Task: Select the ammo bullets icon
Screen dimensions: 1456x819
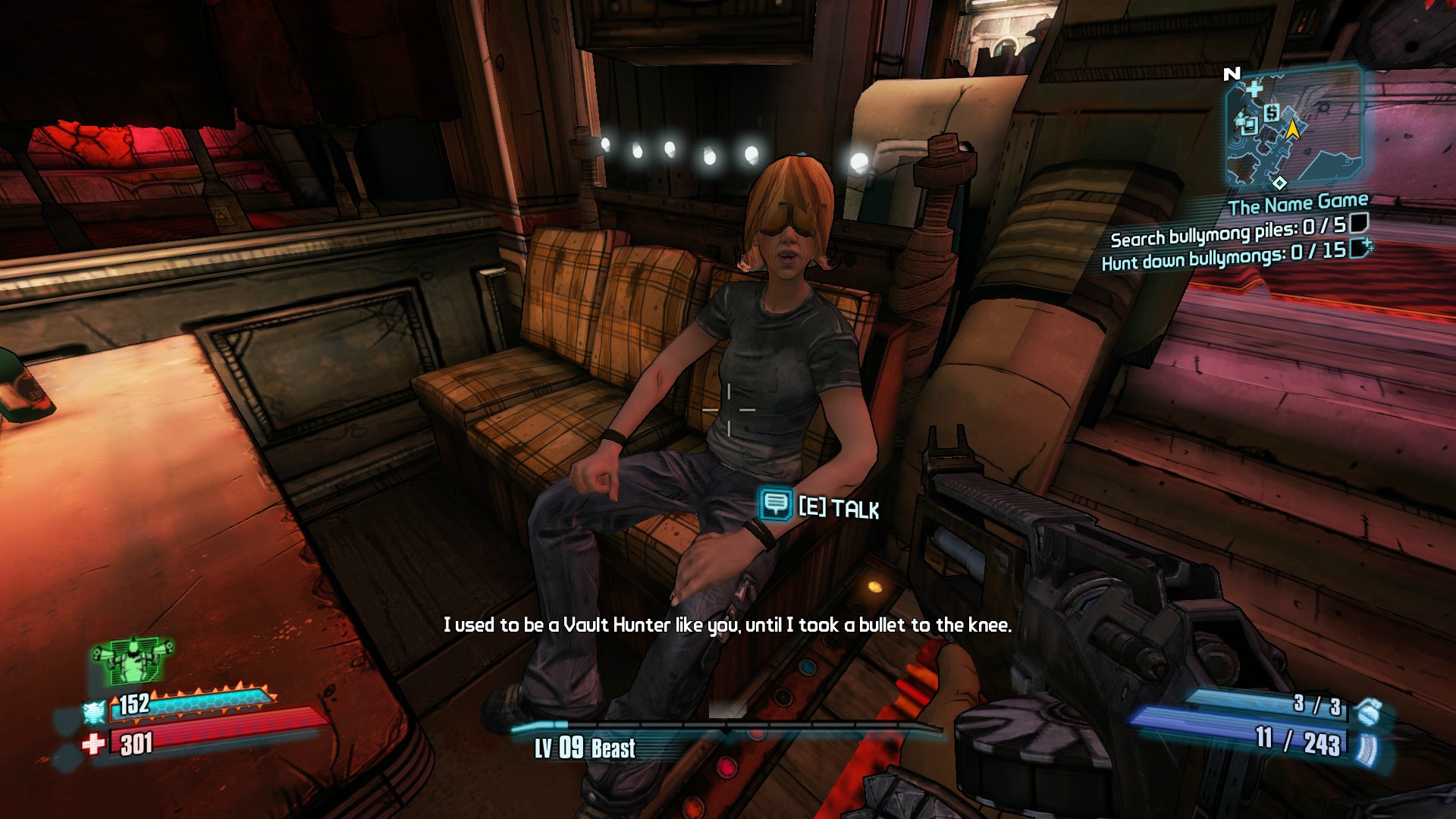Action: (1366, 745)
